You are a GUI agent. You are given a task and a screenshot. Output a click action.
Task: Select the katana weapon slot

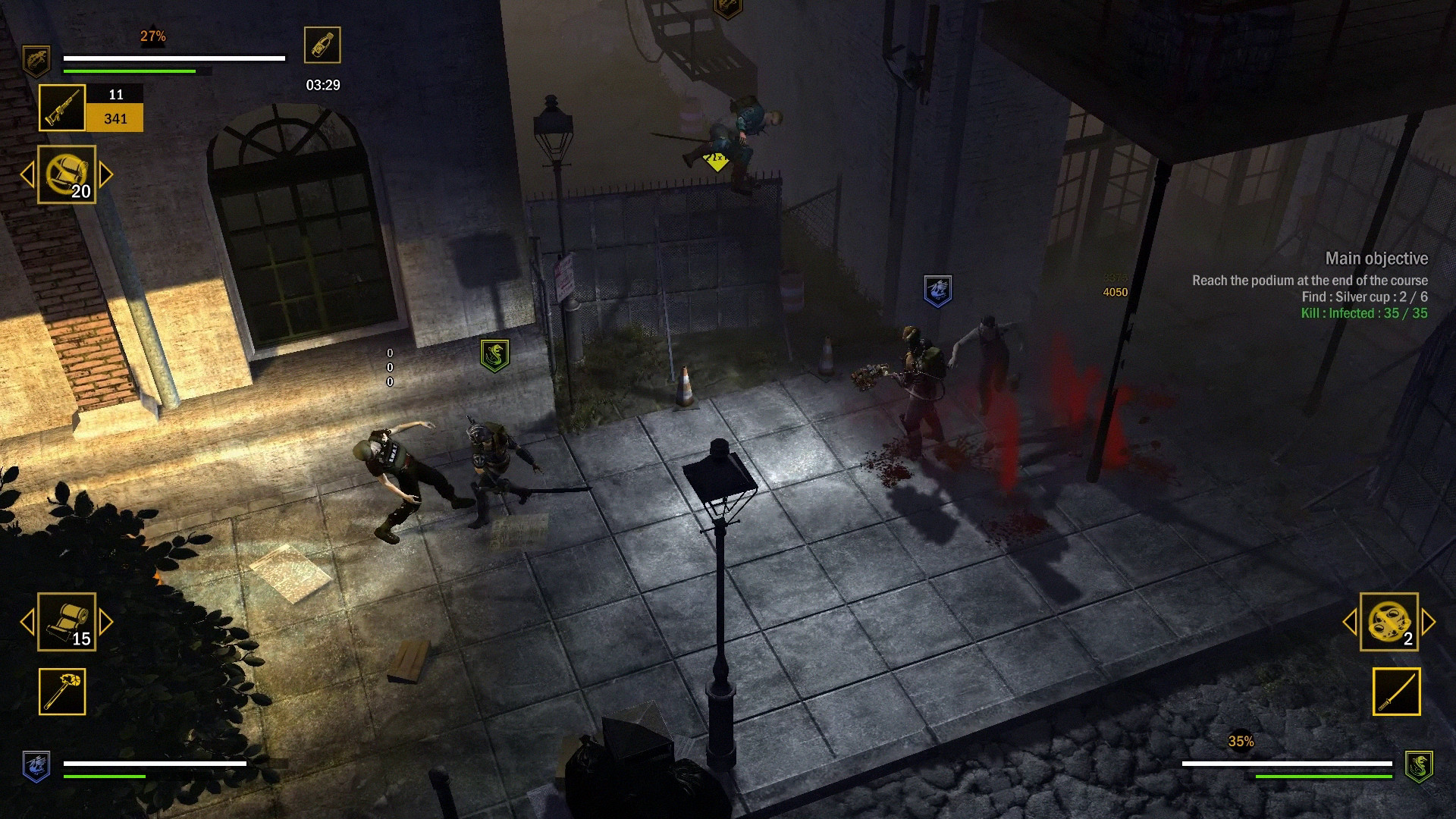(1396, 692)
